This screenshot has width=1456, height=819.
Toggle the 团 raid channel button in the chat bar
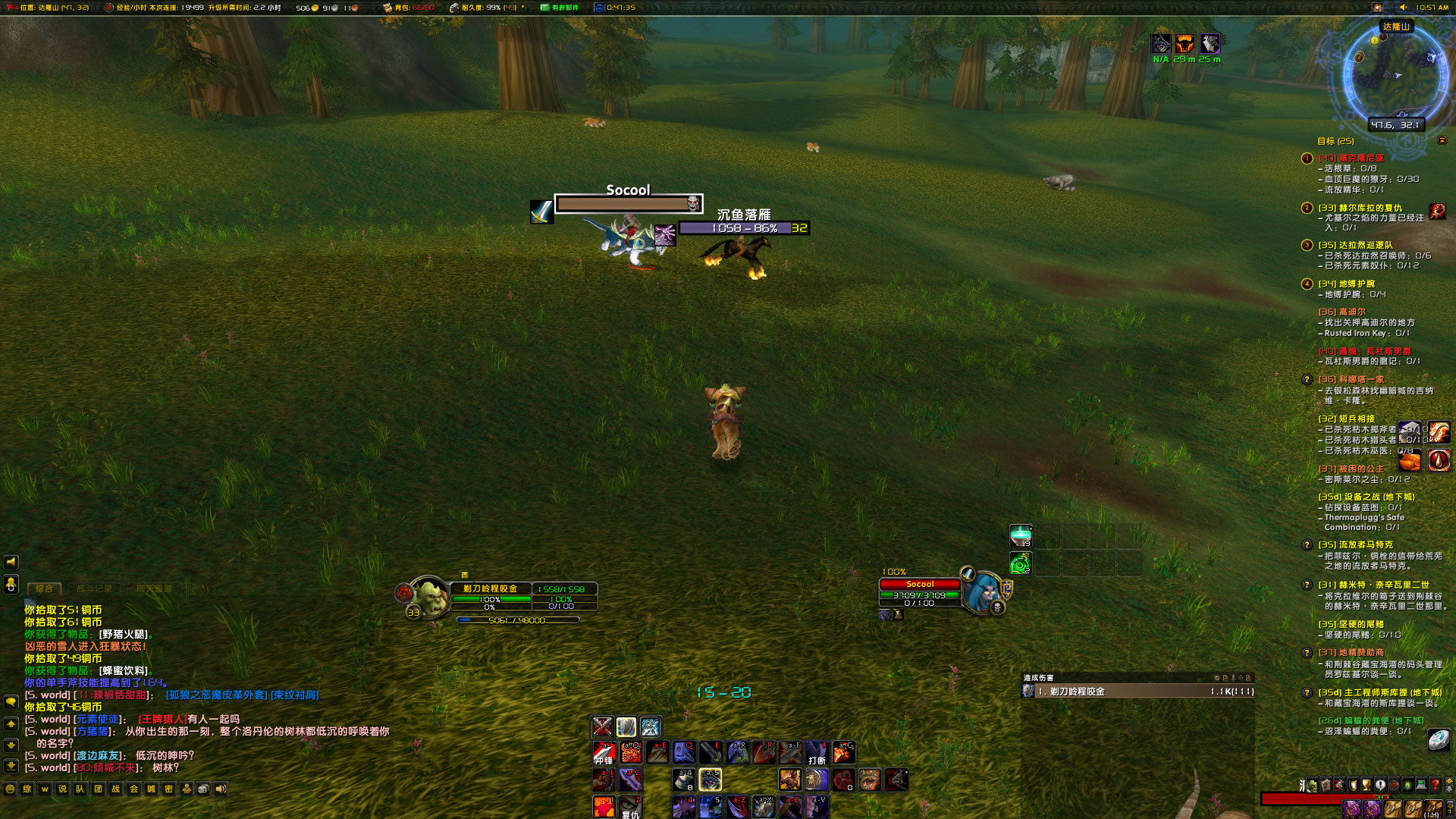(x=99, y=789)
